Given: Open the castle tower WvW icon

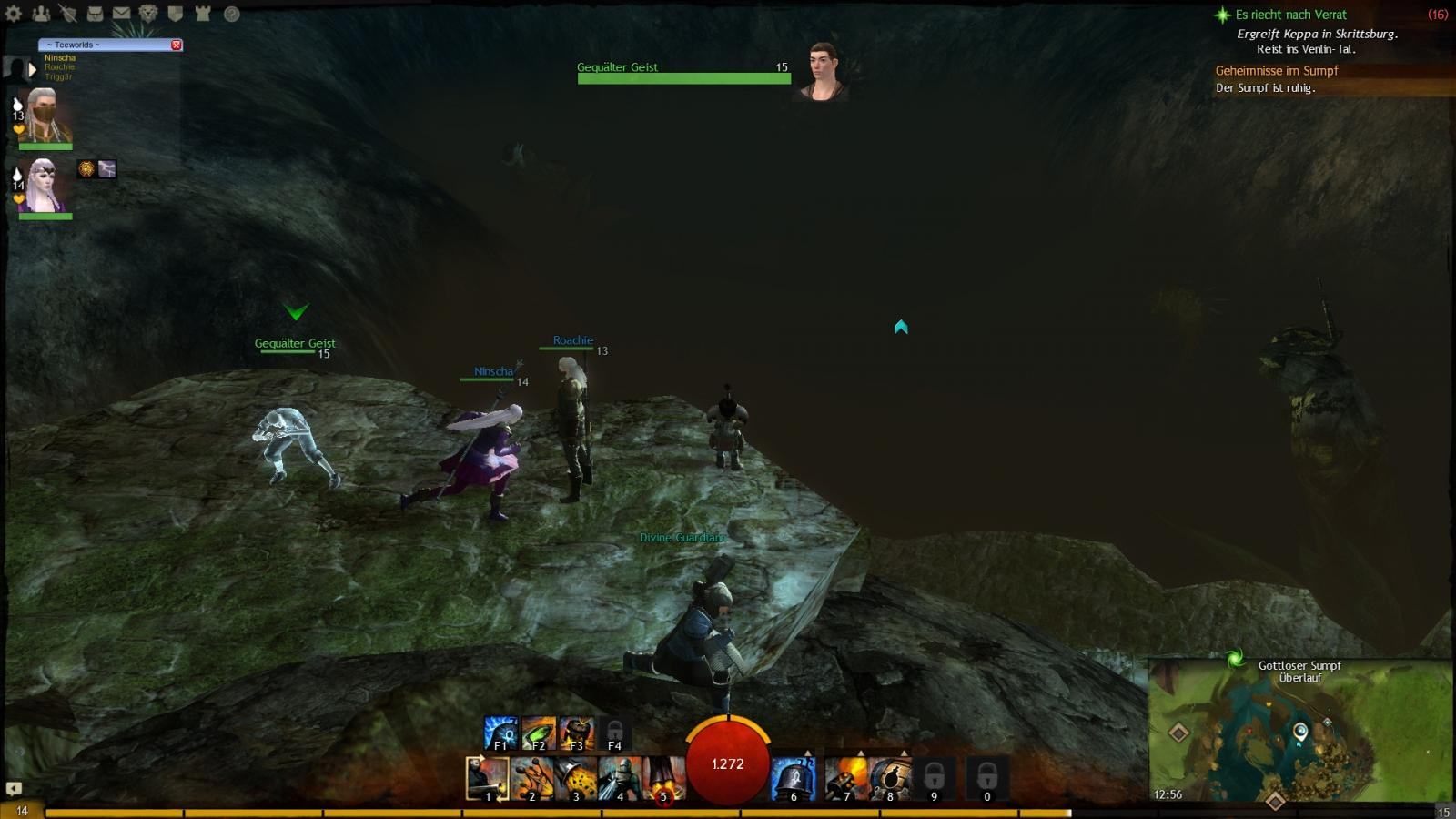Looking at the screenshot, I should click(203, 14).
